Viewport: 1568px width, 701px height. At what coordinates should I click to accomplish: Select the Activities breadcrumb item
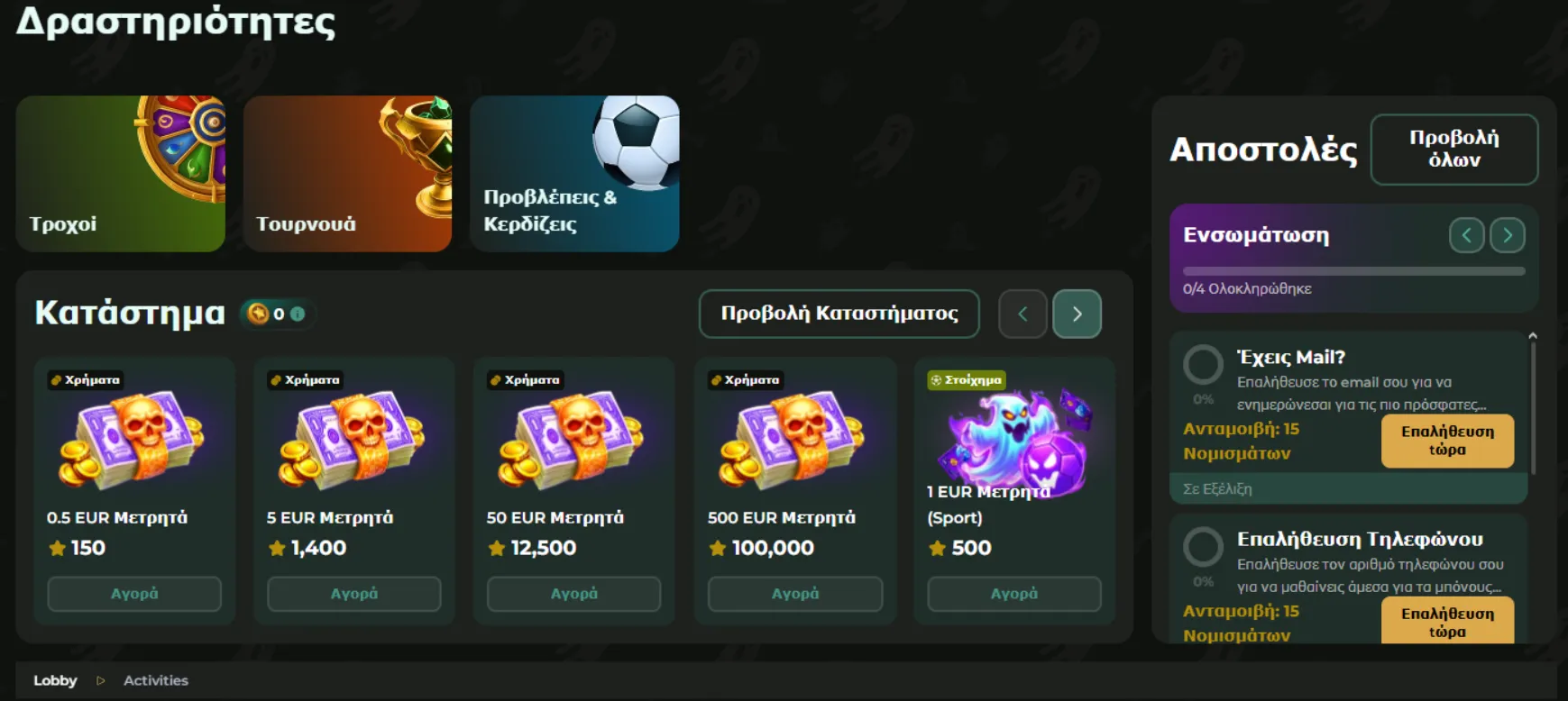[x=155, y=680]
